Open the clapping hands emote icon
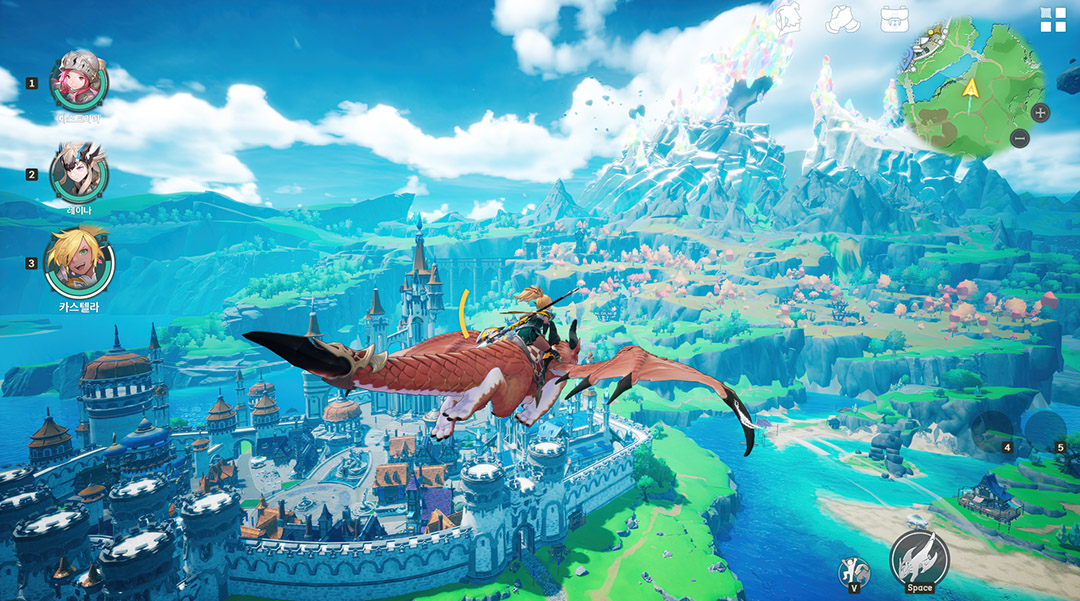The width and height of the screenshot is (1080, 601). [x=842, y=19]
